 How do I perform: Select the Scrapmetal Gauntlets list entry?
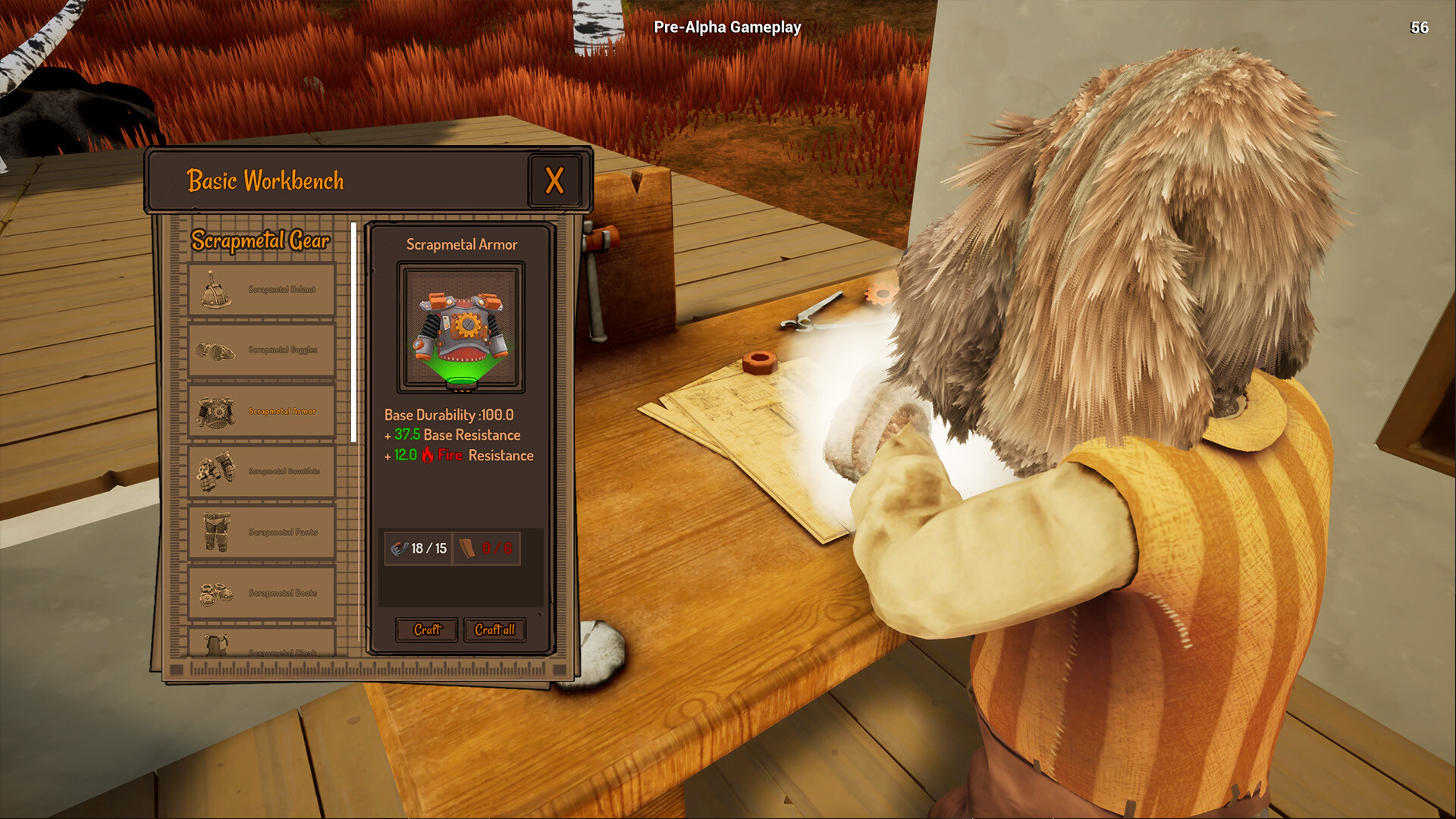pyautogui.click(x=262, y=471)
